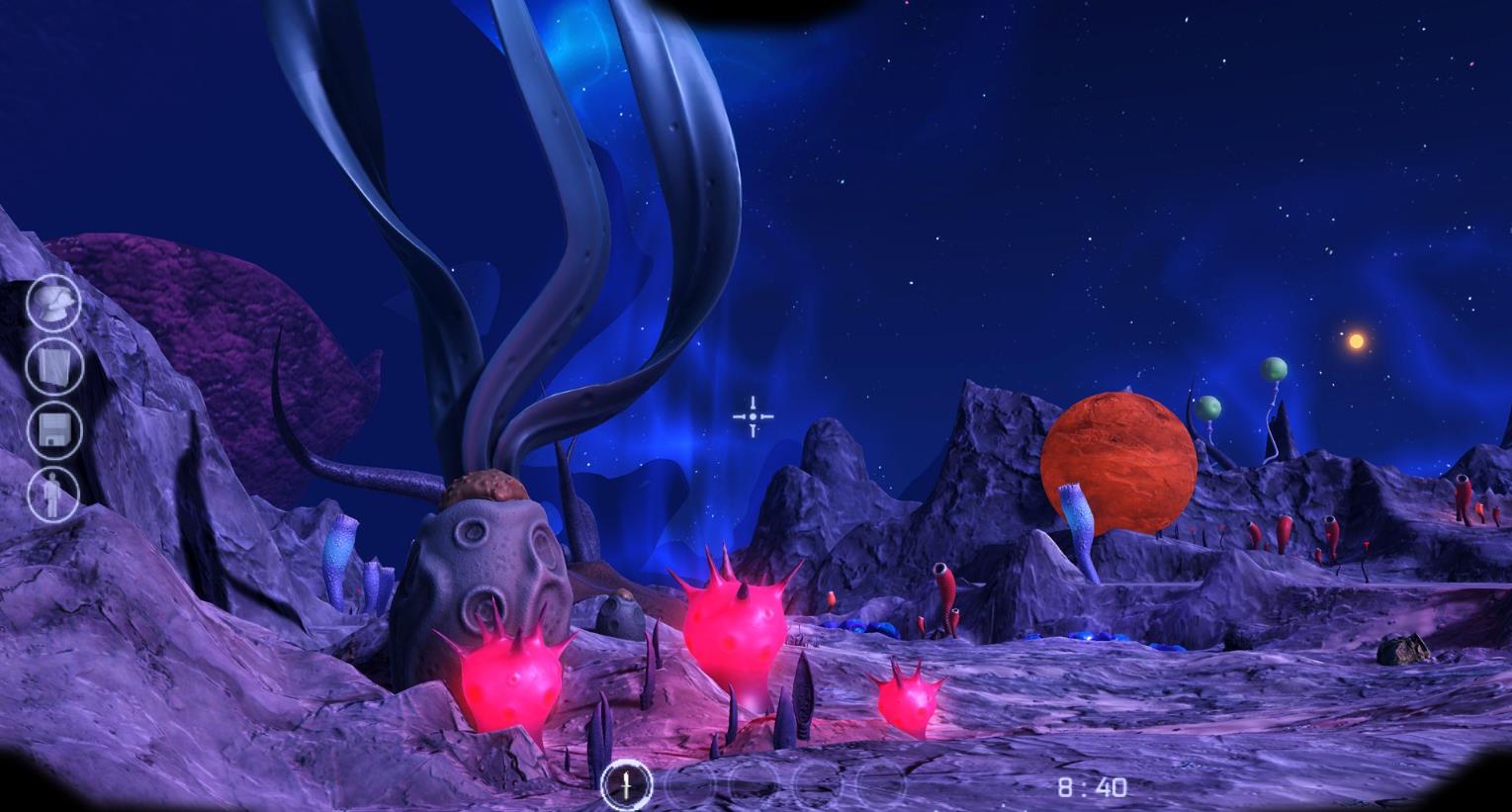This screenshot has width=1512, height=812.
Task: Click the second empty hotbar slot
Action: click(x=690, y=786)
